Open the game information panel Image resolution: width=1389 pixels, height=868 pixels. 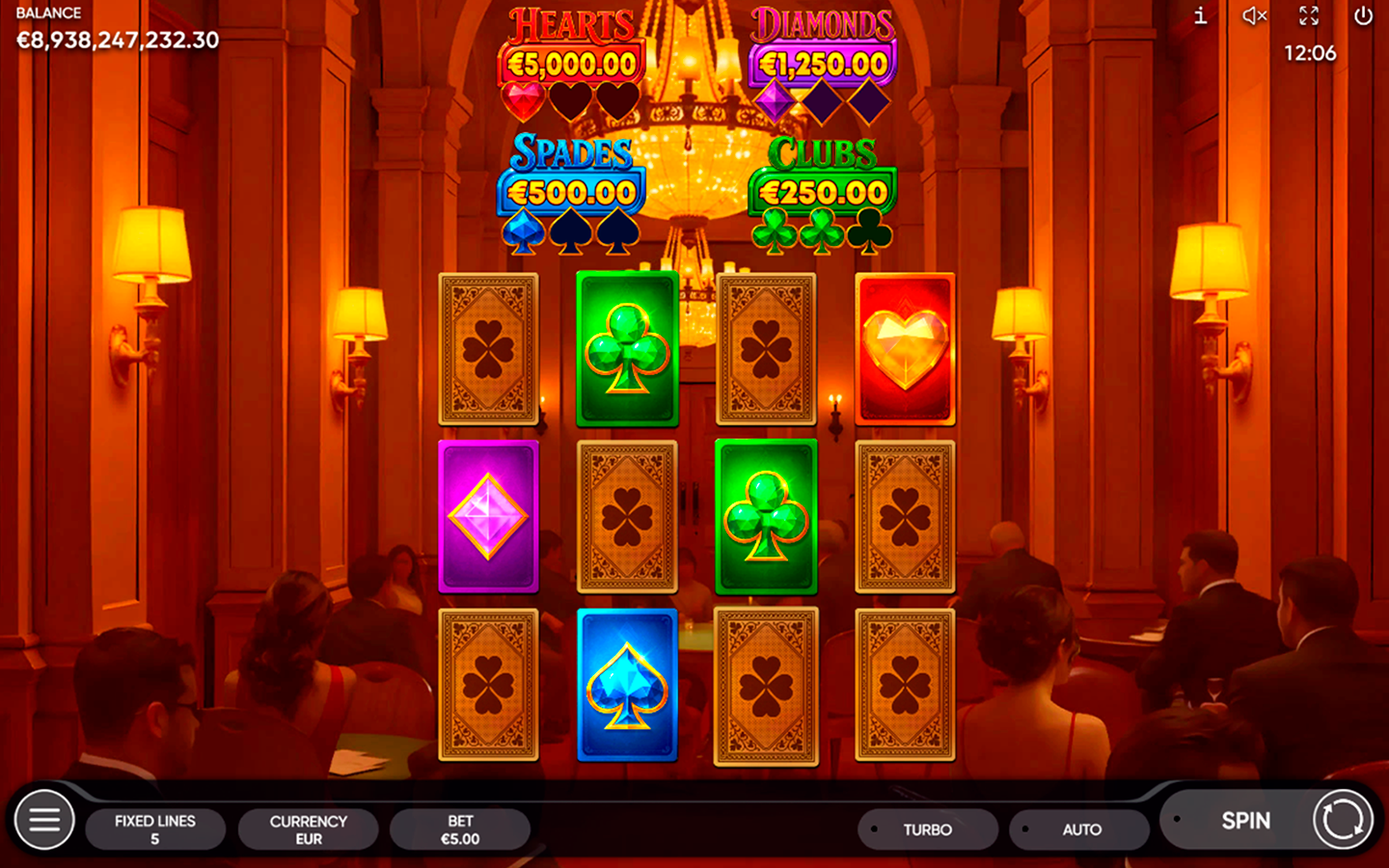tap(1200, 15)
